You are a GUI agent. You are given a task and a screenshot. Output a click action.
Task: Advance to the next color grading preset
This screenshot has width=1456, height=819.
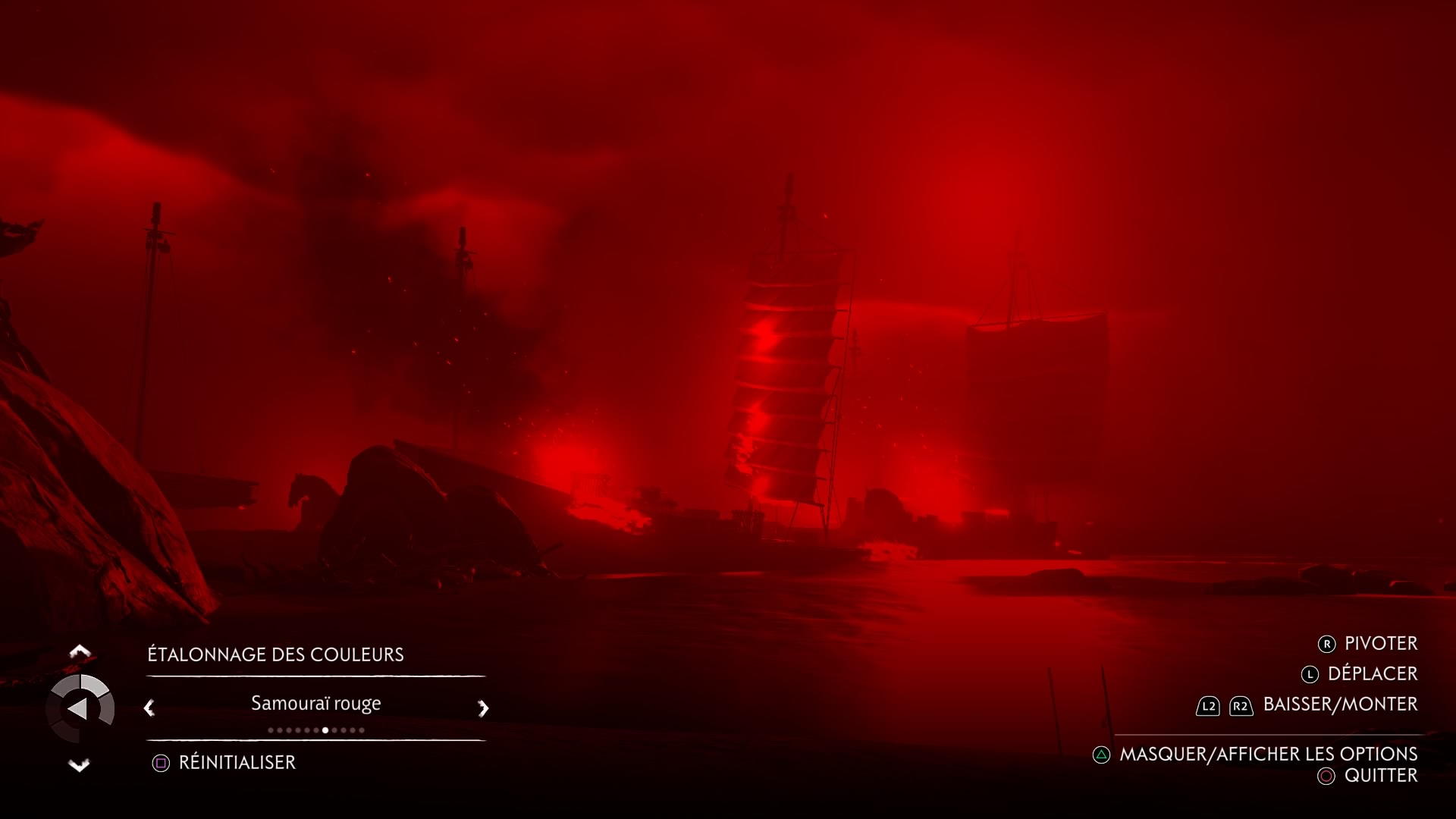coord(483,708)
